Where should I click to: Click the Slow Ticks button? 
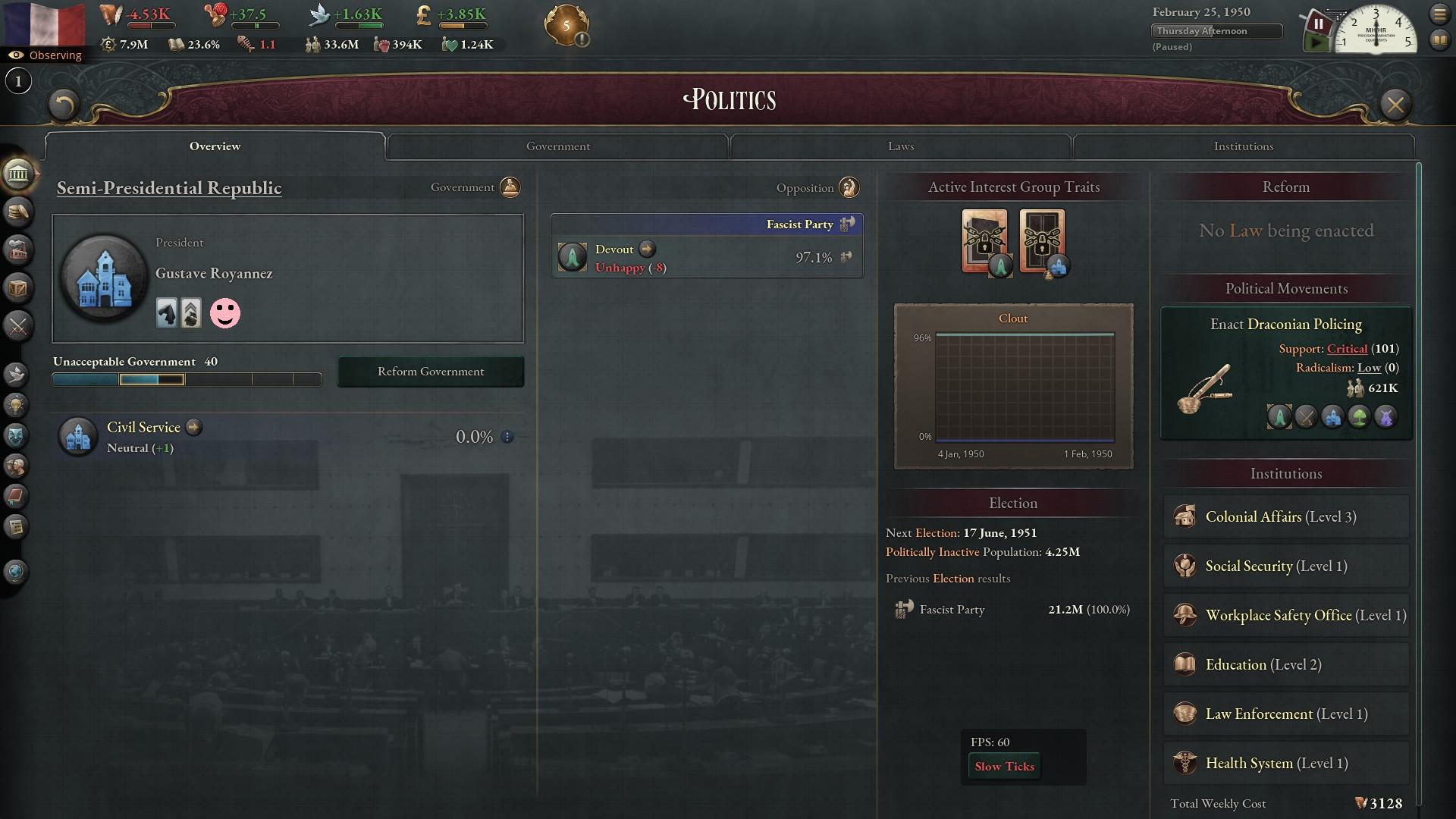(1004, 767)
